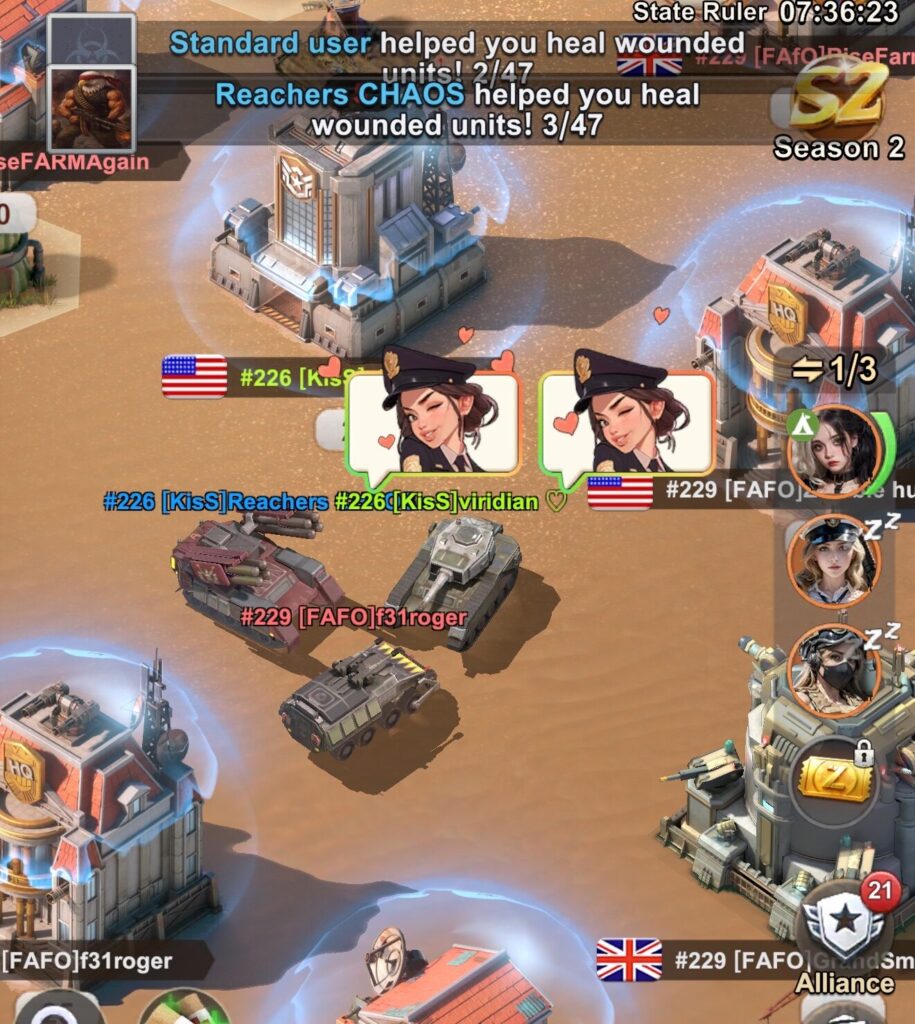Tap the locked gold Z ticket
This screenshot has height=1024, width=915.
click(x=833, y=782)
